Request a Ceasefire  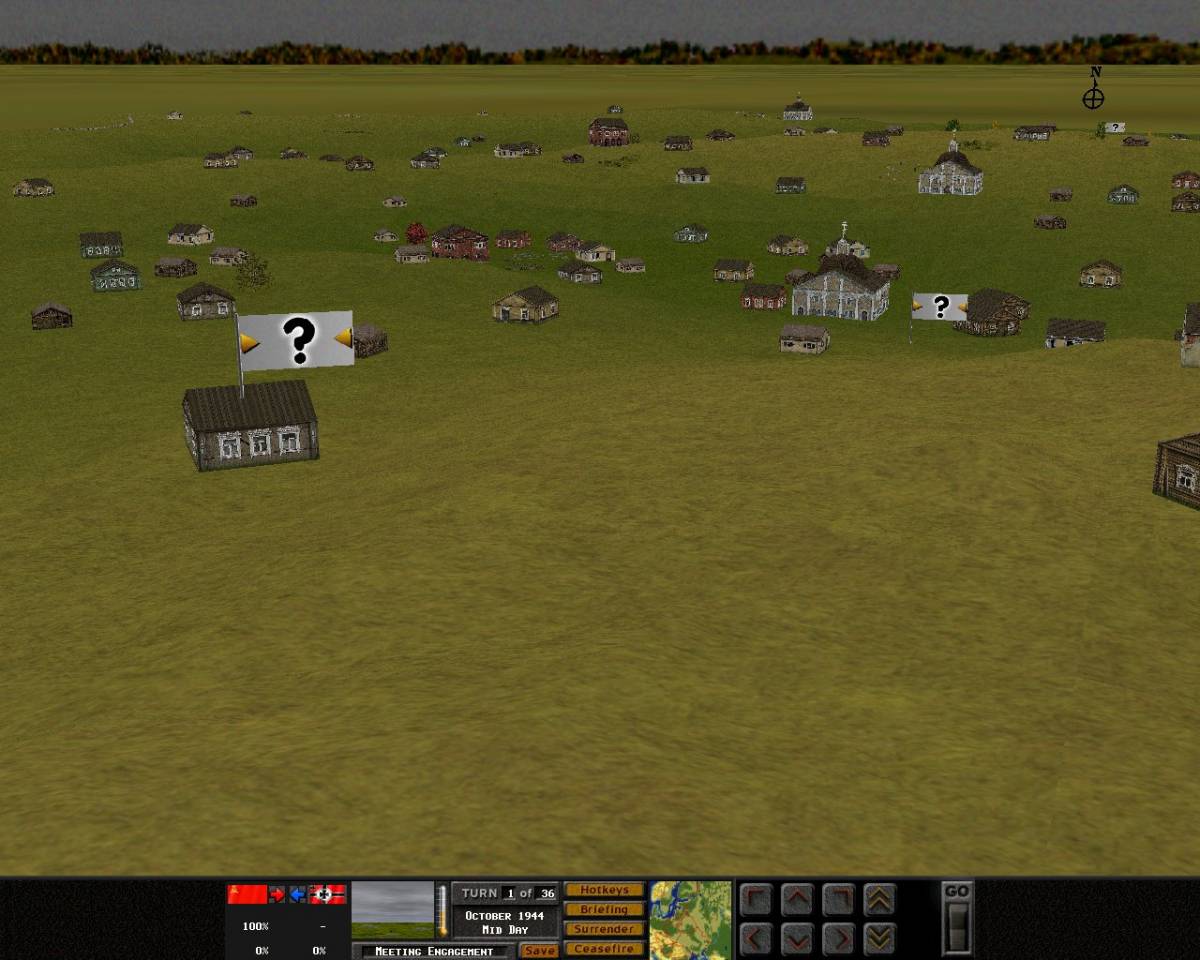coord(604,949)
